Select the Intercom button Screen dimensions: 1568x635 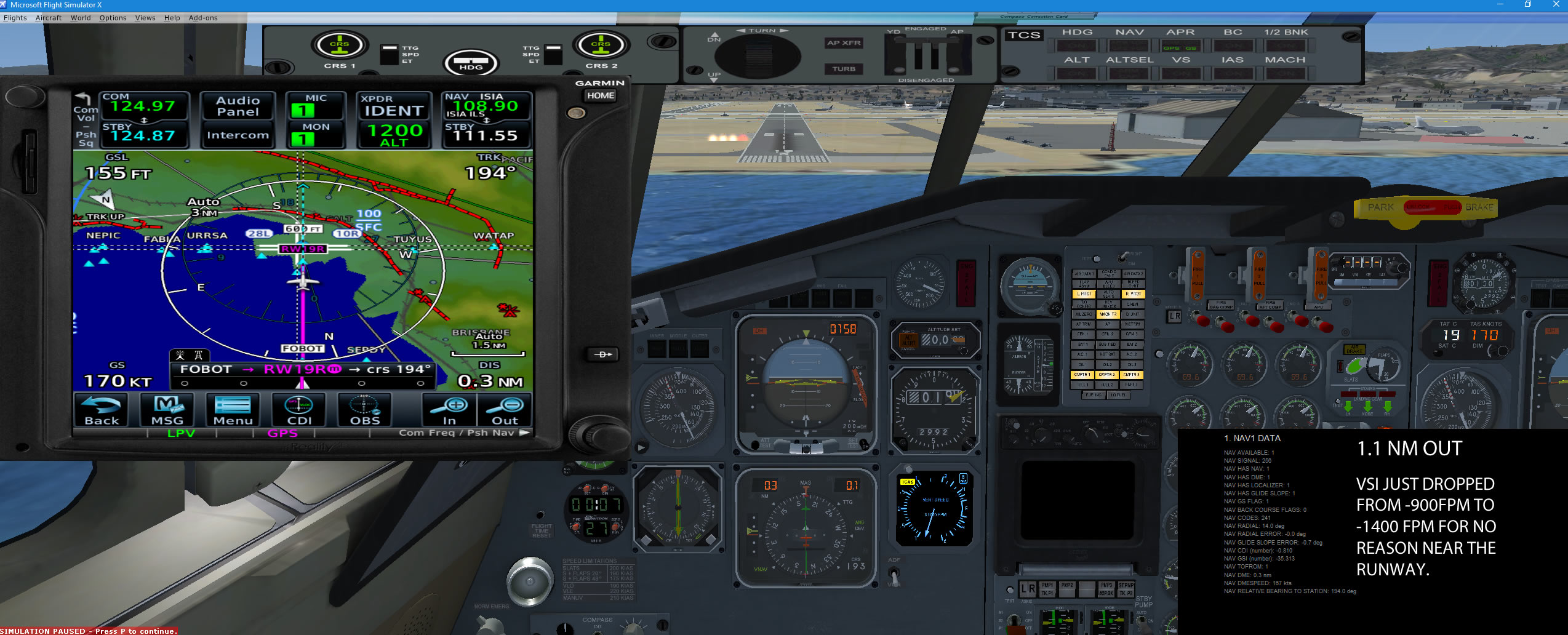pyautogui.click(x=238, y=135)
